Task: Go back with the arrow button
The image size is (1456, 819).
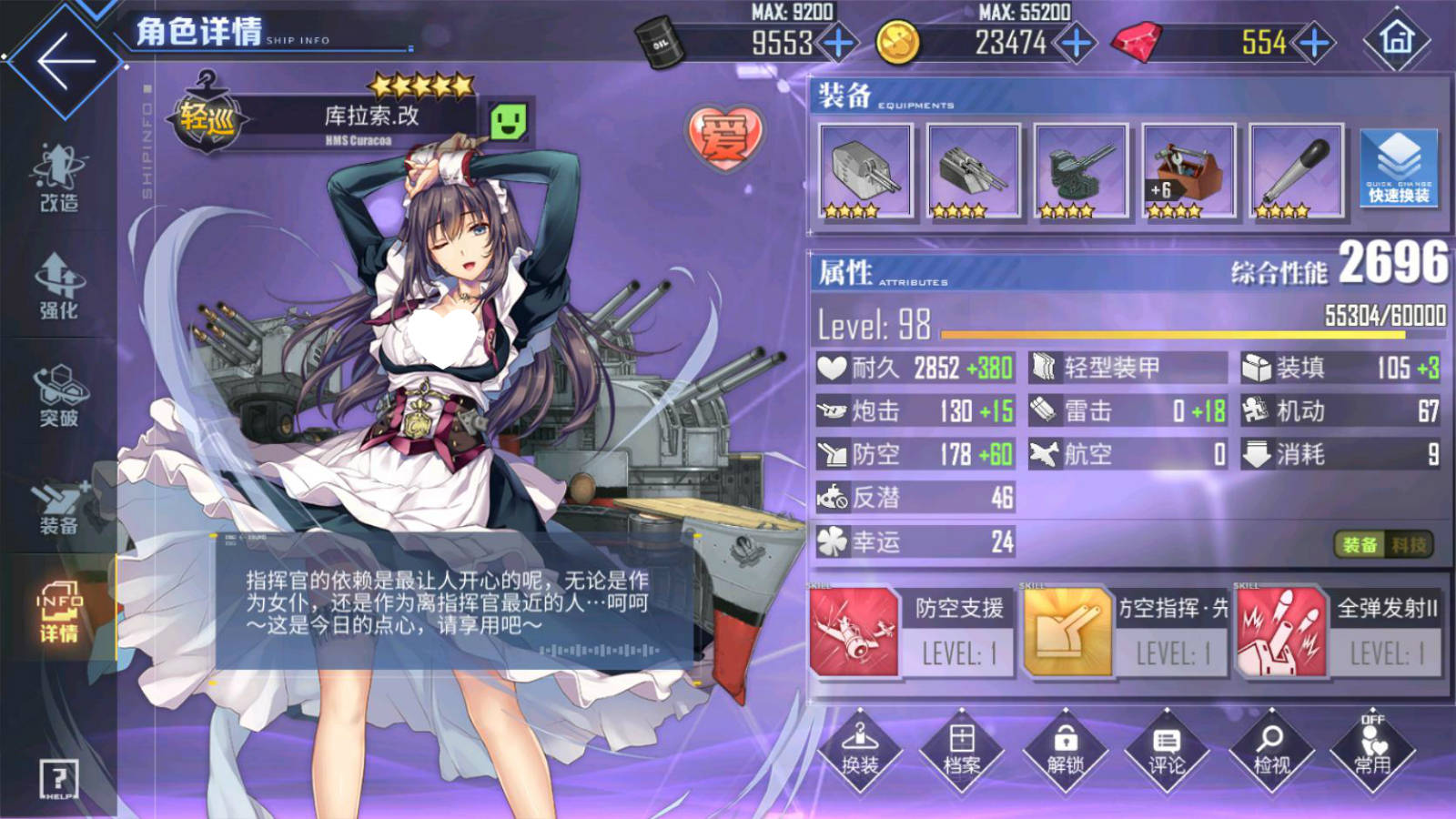Action: pos(64,61)
